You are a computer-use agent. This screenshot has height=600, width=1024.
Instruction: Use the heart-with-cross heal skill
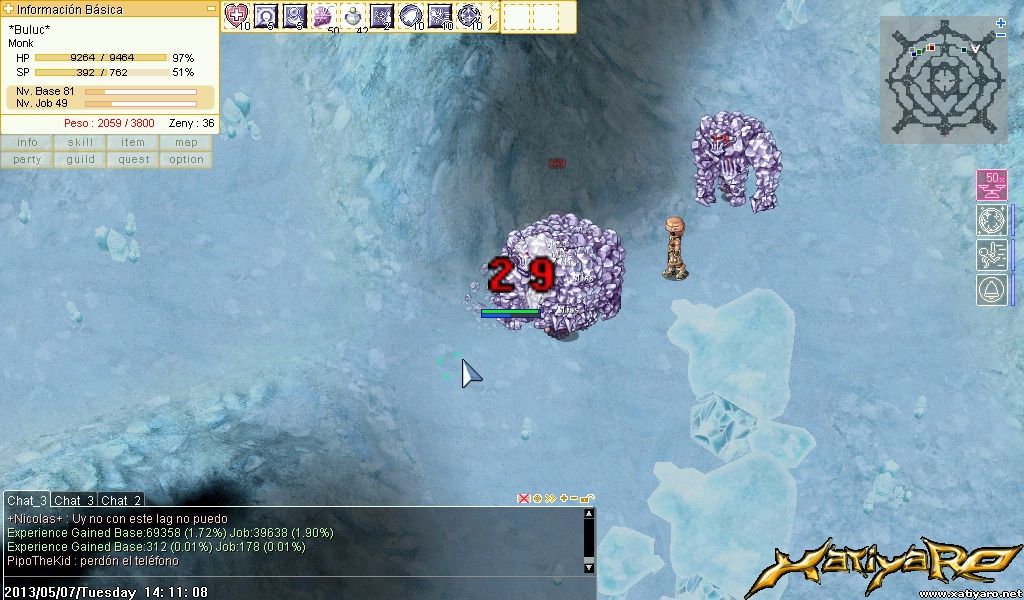point(237,16)
